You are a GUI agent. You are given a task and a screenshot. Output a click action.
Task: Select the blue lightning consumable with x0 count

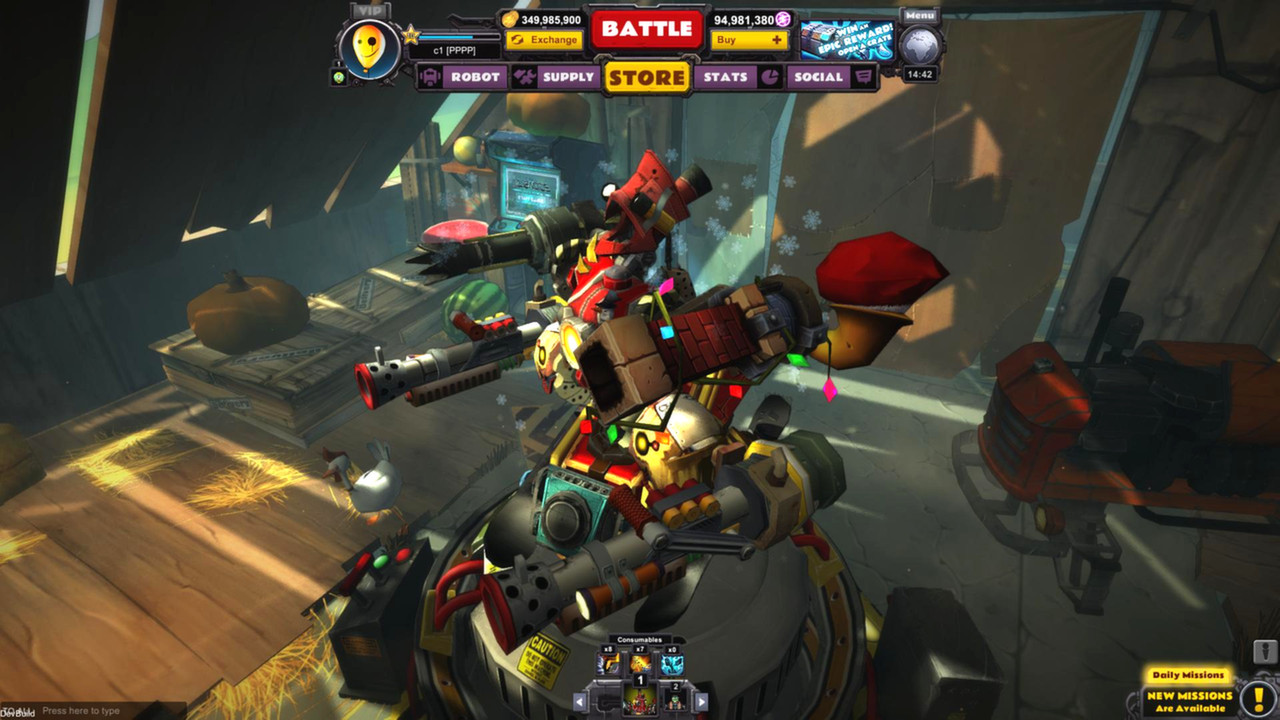(672, 664)
